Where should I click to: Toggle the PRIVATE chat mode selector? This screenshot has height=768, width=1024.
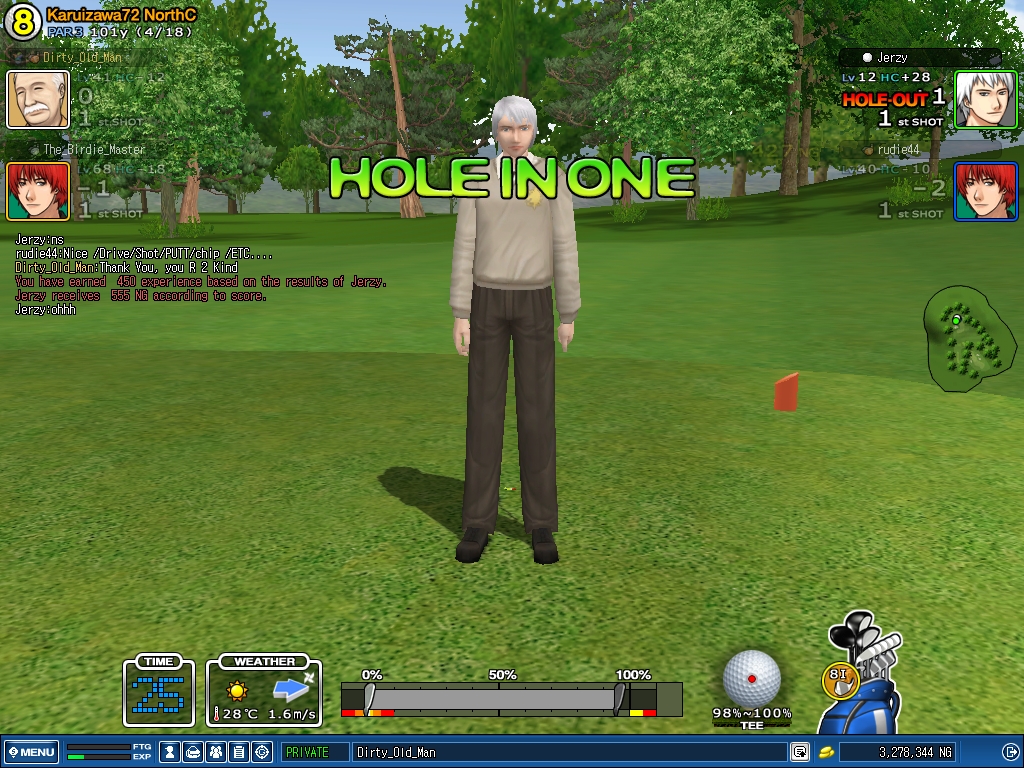(x=314, y=752)
